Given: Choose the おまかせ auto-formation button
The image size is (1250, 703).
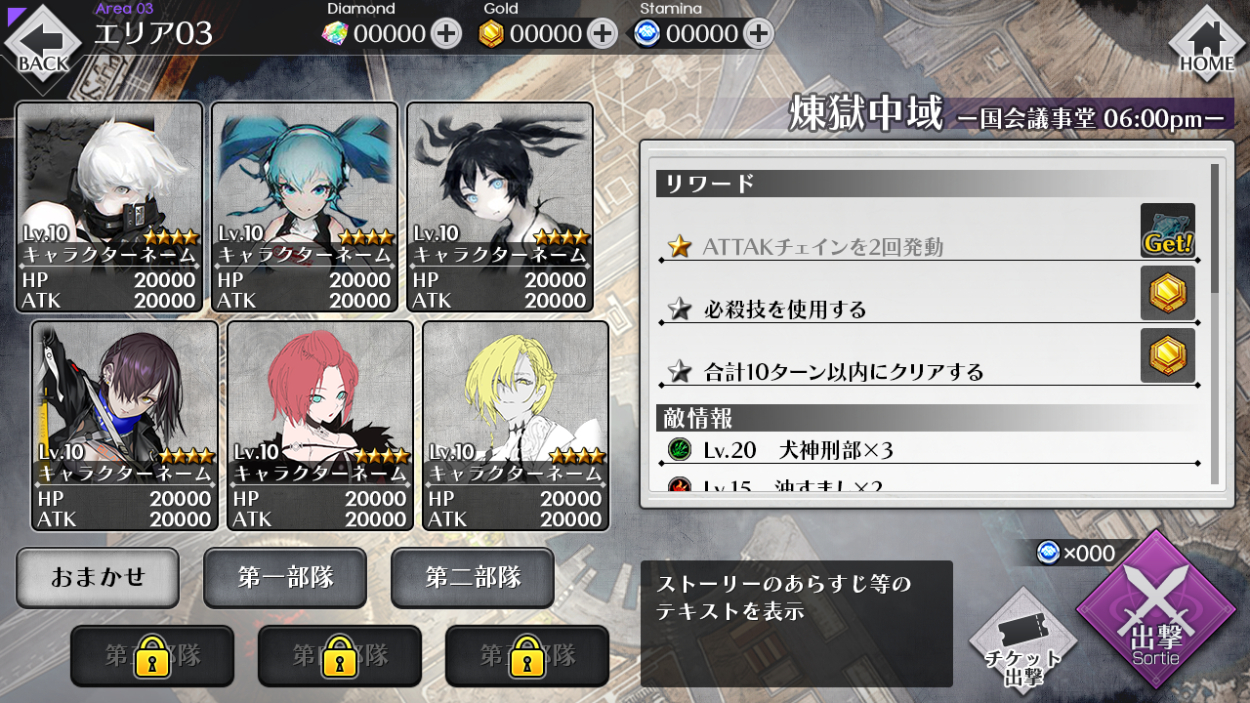Looking at the screenshot, I should click(x=98, y=577).
